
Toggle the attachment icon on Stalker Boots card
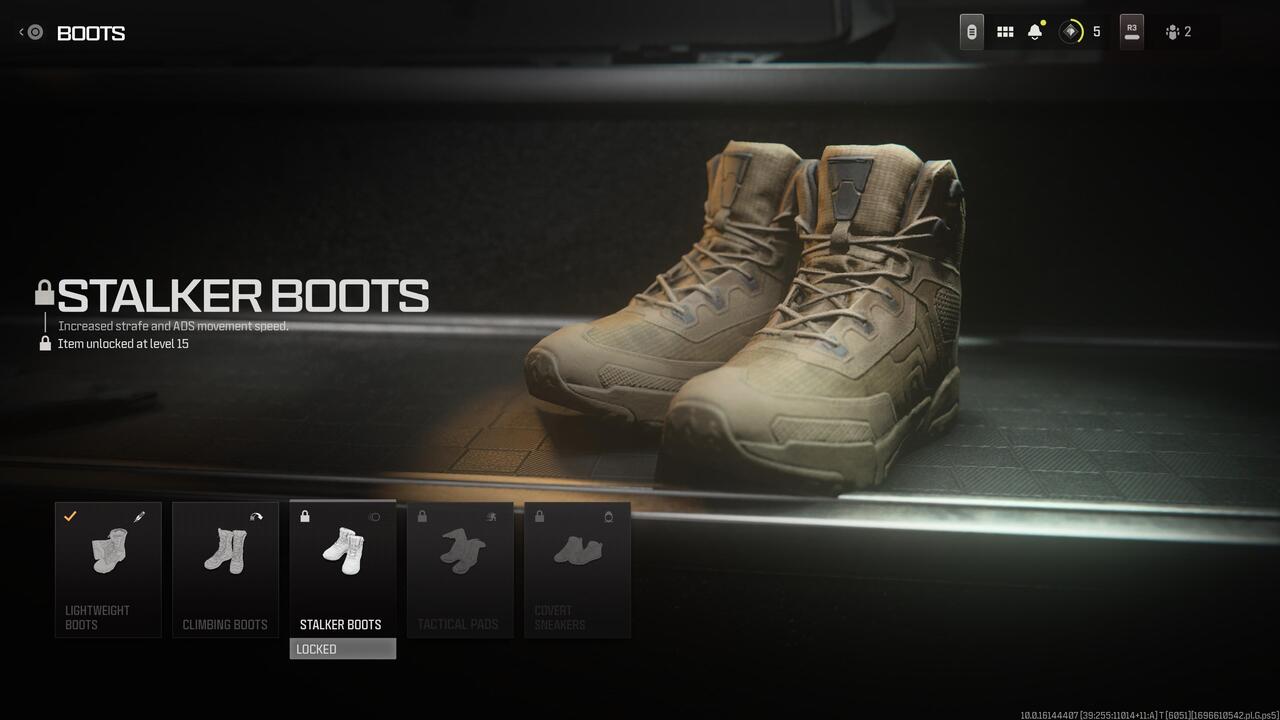[374, 516]
